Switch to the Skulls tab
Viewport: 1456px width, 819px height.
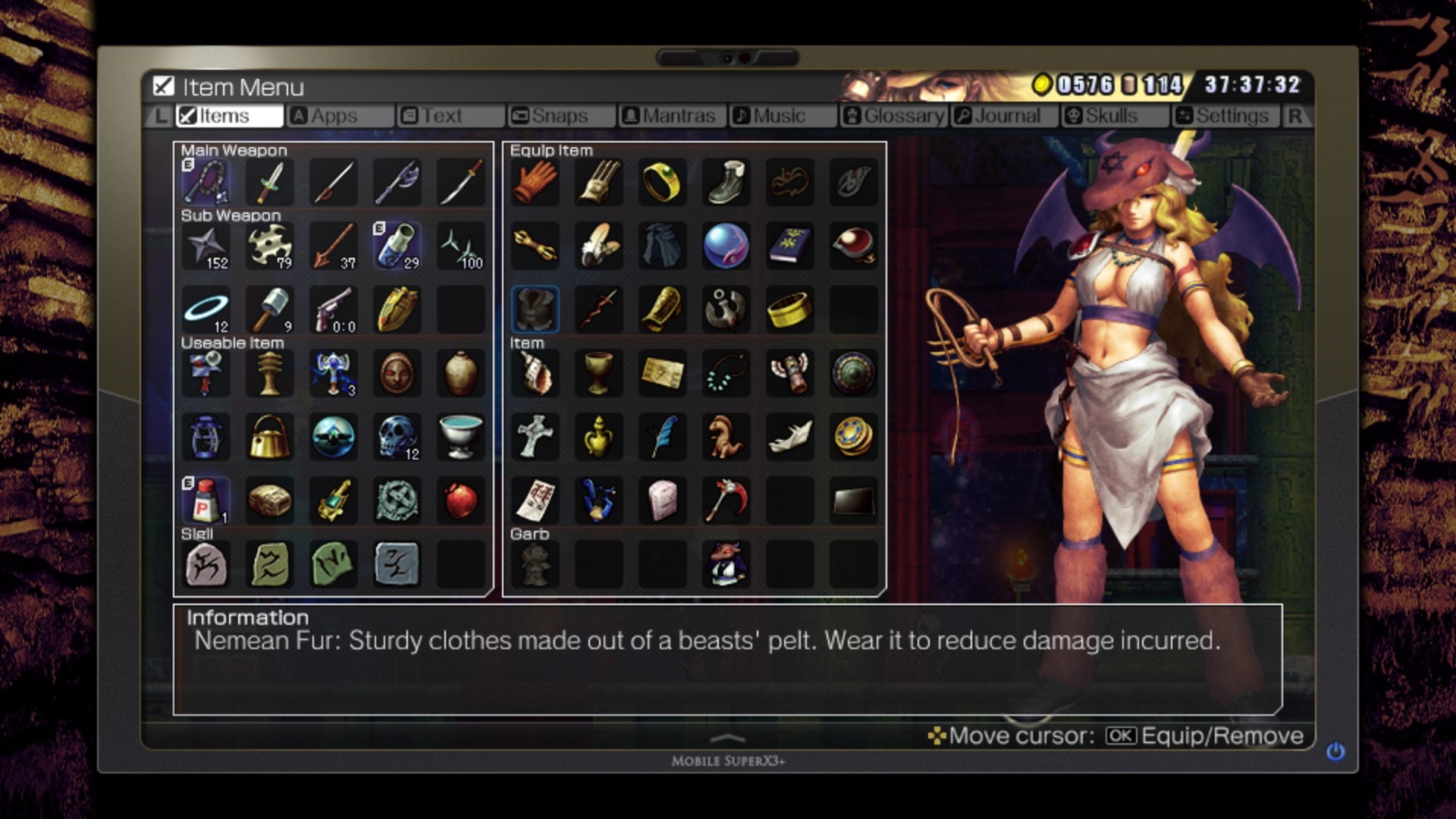[1110, 116]
